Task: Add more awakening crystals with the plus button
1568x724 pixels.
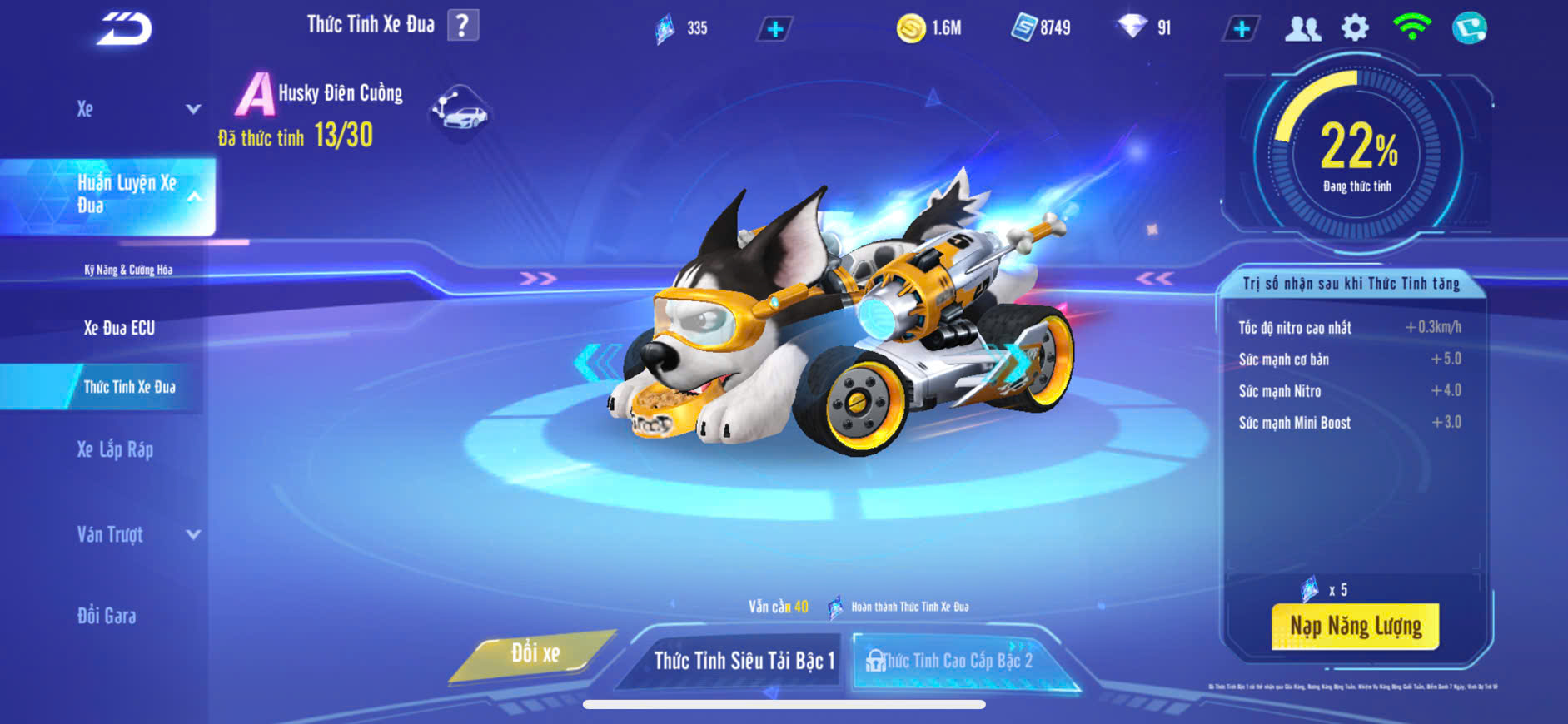Action: tap(774, 29)
